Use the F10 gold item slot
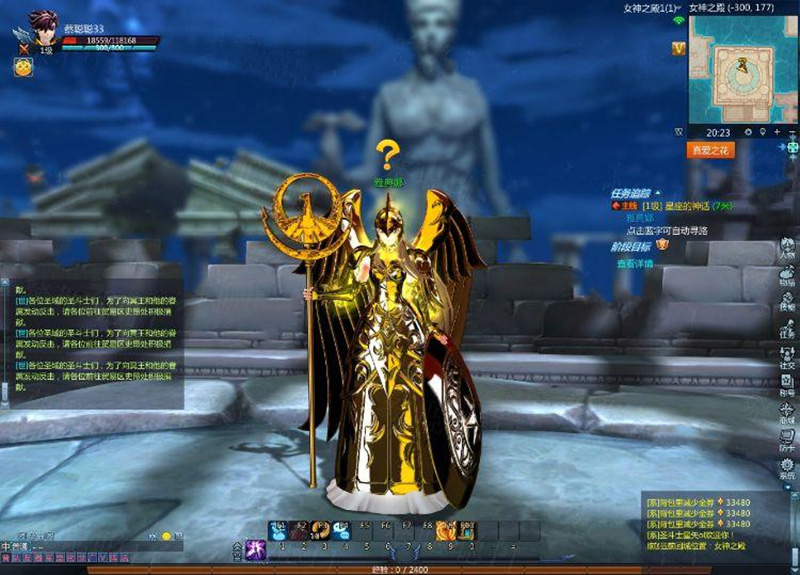 (x=467, y=530)
